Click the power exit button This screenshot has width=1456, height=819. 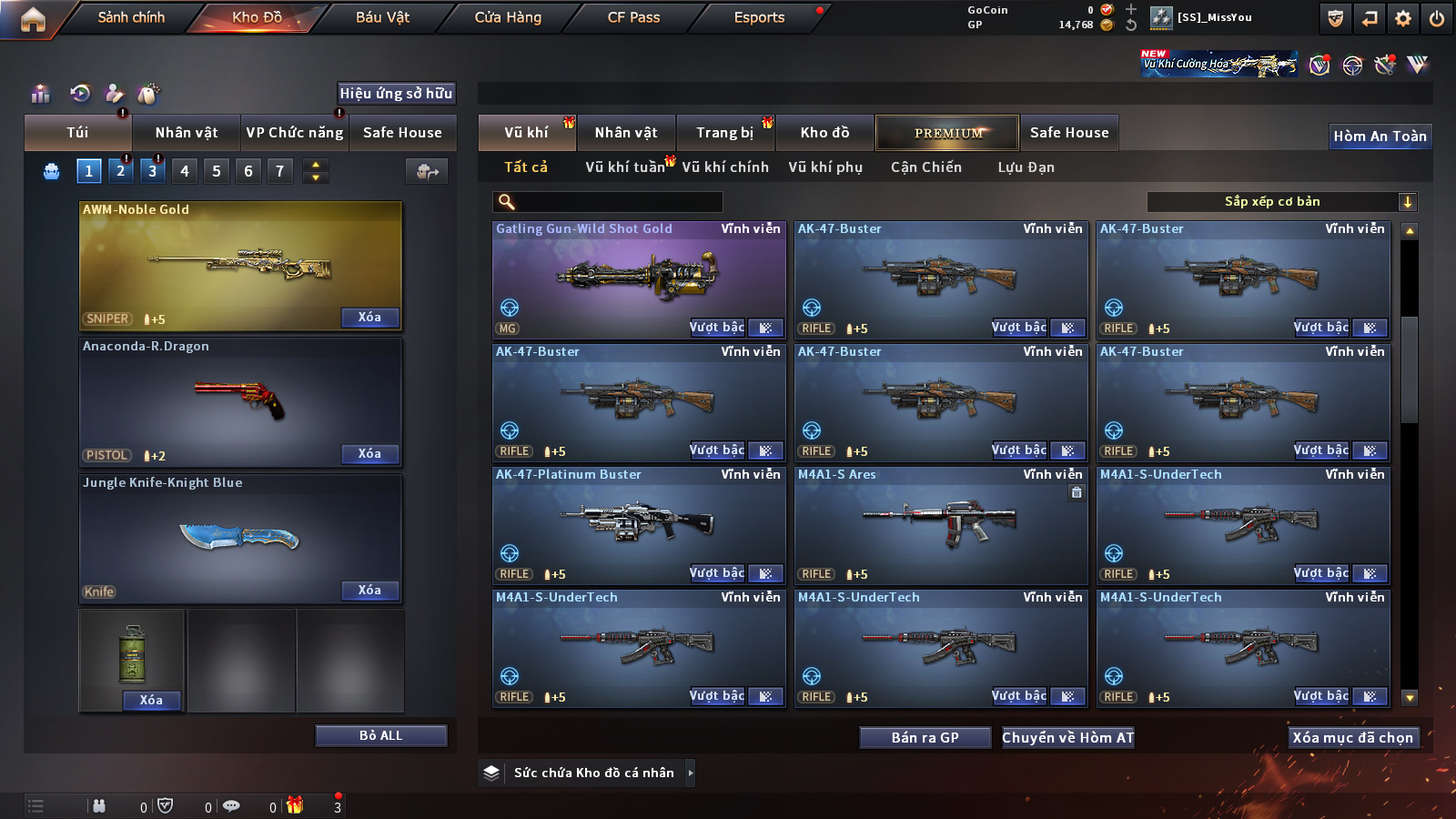[x=1437, y=18]
